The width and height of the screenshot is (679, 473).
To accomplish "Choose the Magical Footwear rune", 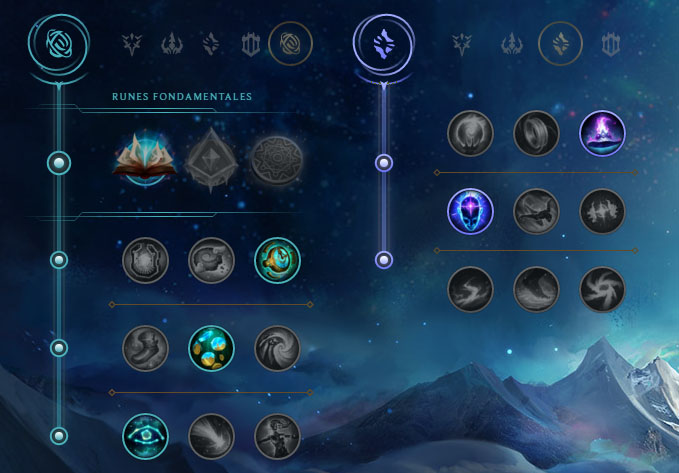I will 211,260.
